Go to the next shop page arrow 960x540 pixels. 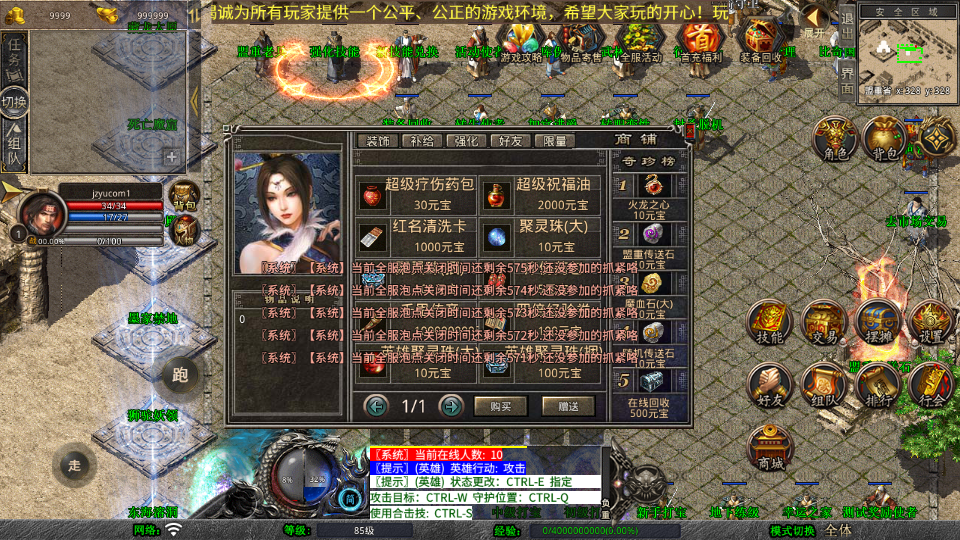(451, 406)
